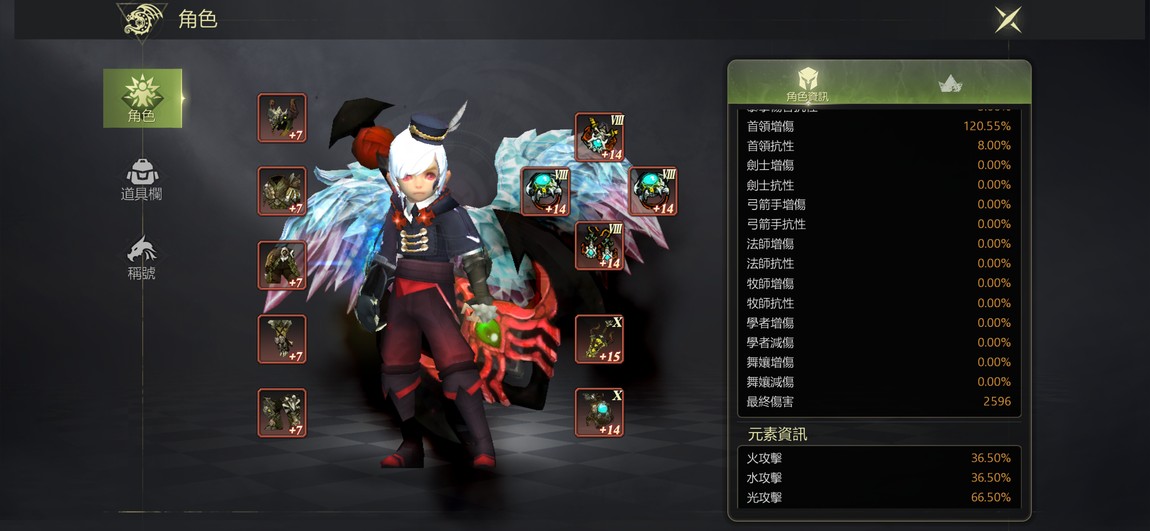Choose the +7 pants equipment slot
Viewport: 1150px width, 531px height.
click(x=282, y=266)
